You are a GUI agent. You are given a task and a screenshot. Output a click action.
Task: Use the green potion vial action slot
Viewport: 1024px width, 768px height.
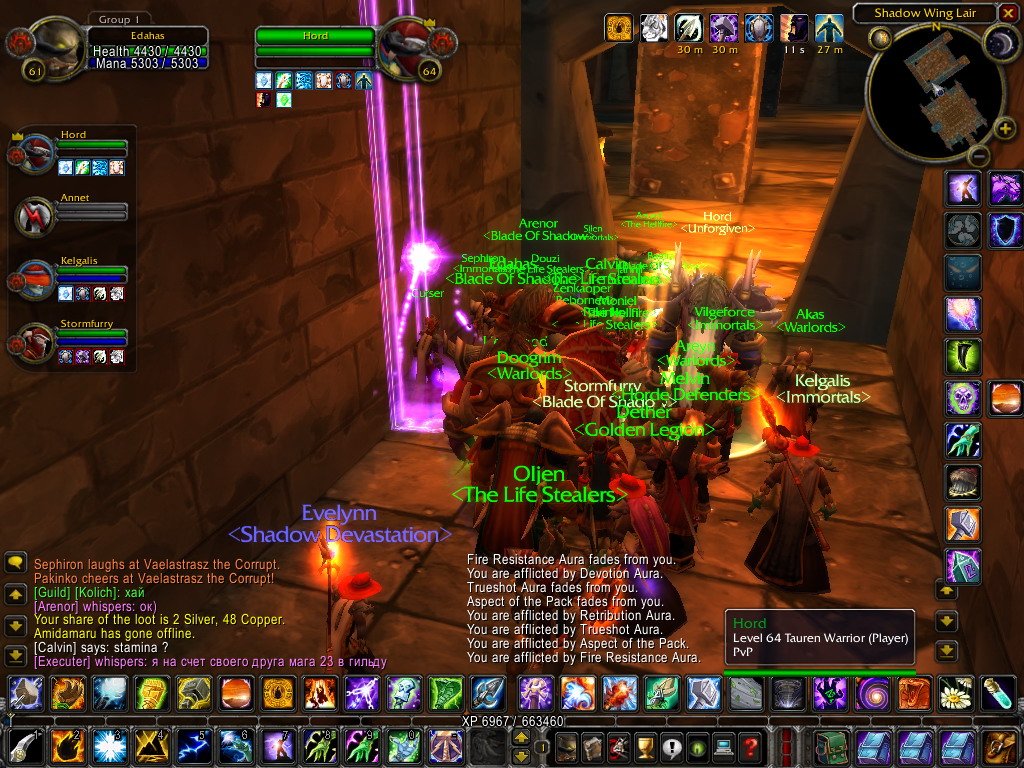point(999,692)
